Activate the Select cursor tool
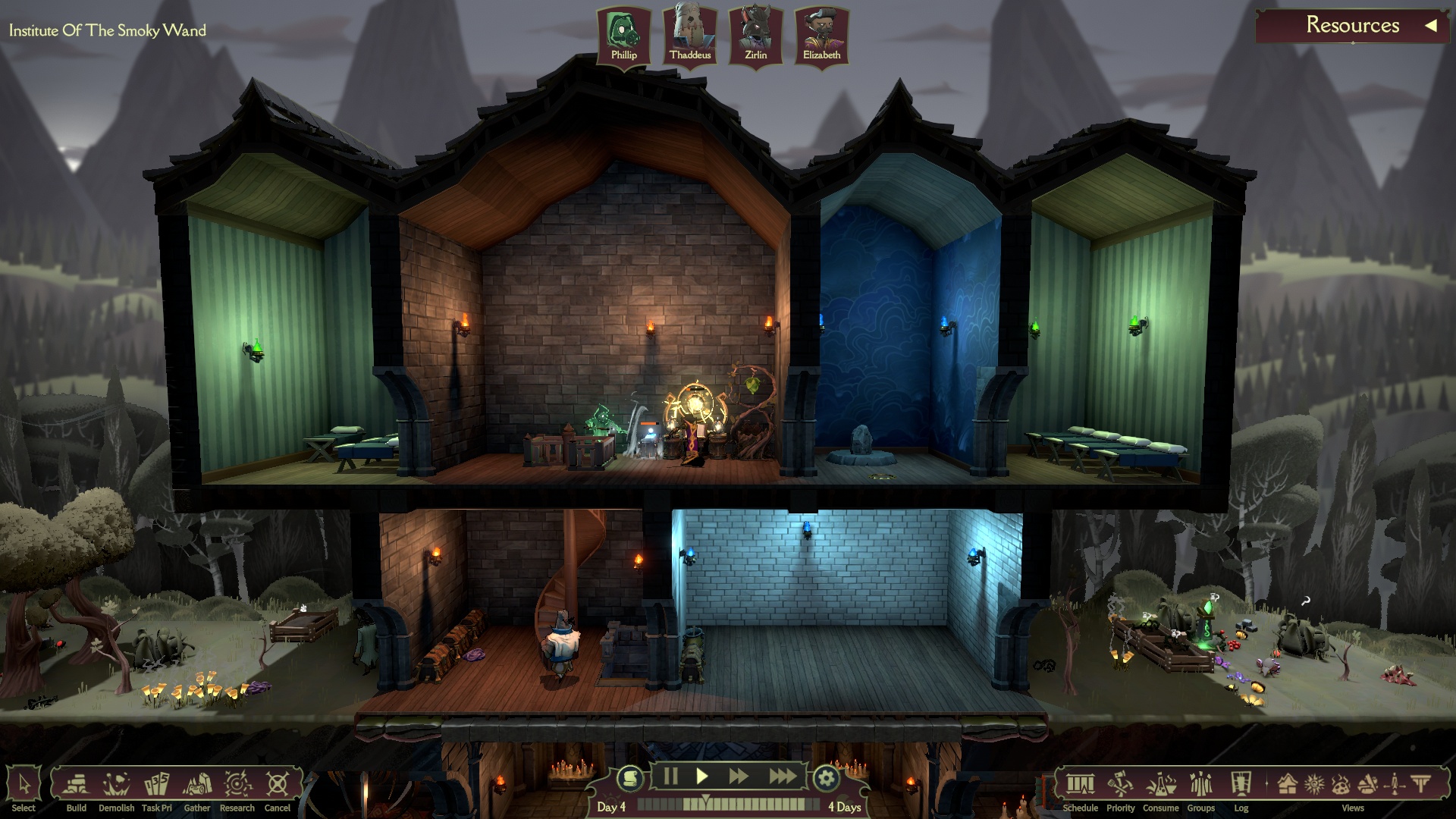 pos(24,786)
